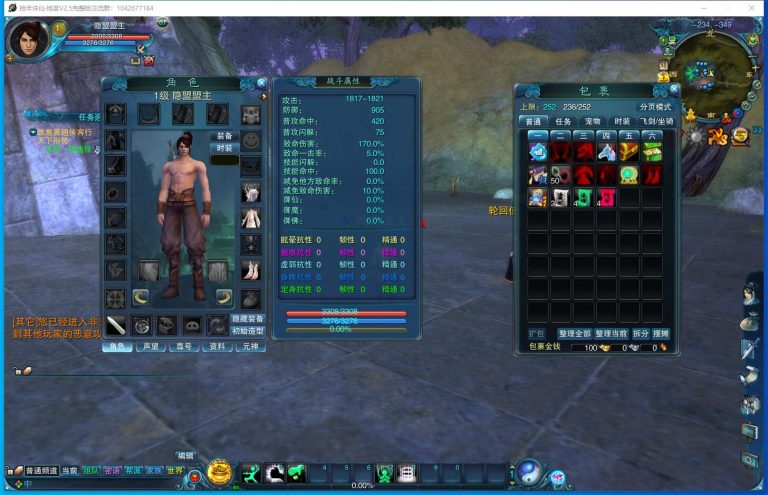Click the 拆分 split stack button
Screen dimensions: 768x495
coord(640,333)
